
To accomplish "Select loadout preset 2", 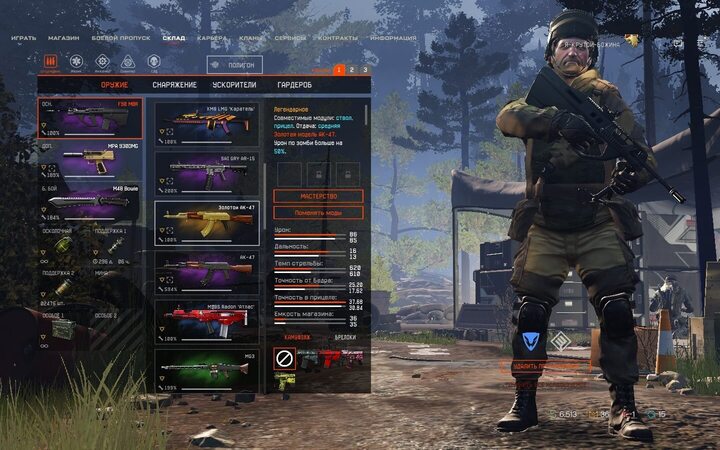I will pos(352,70).
